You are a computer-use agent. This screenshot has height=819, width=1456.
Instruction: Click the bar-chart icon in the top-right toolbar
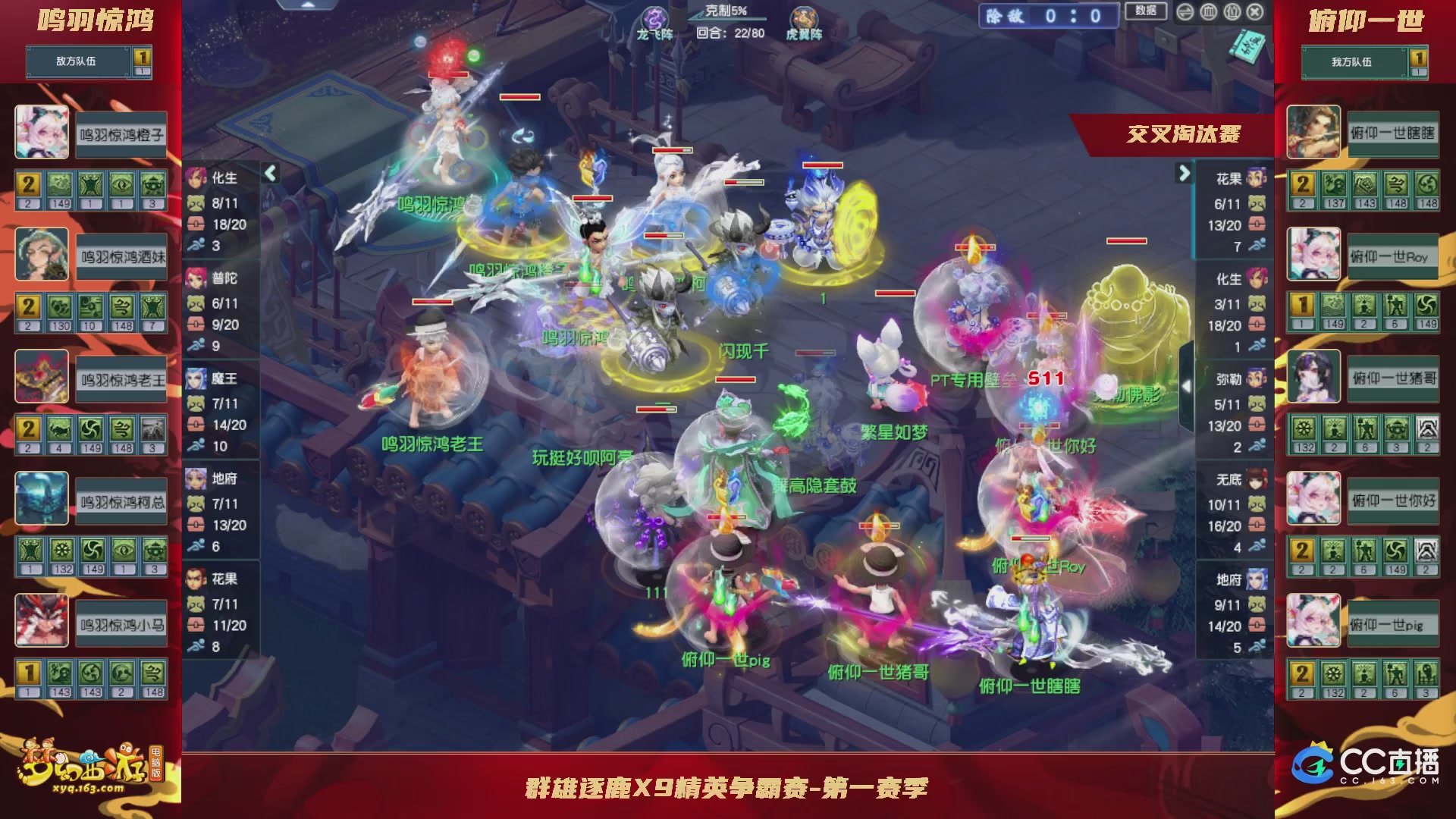(1209, 11)
